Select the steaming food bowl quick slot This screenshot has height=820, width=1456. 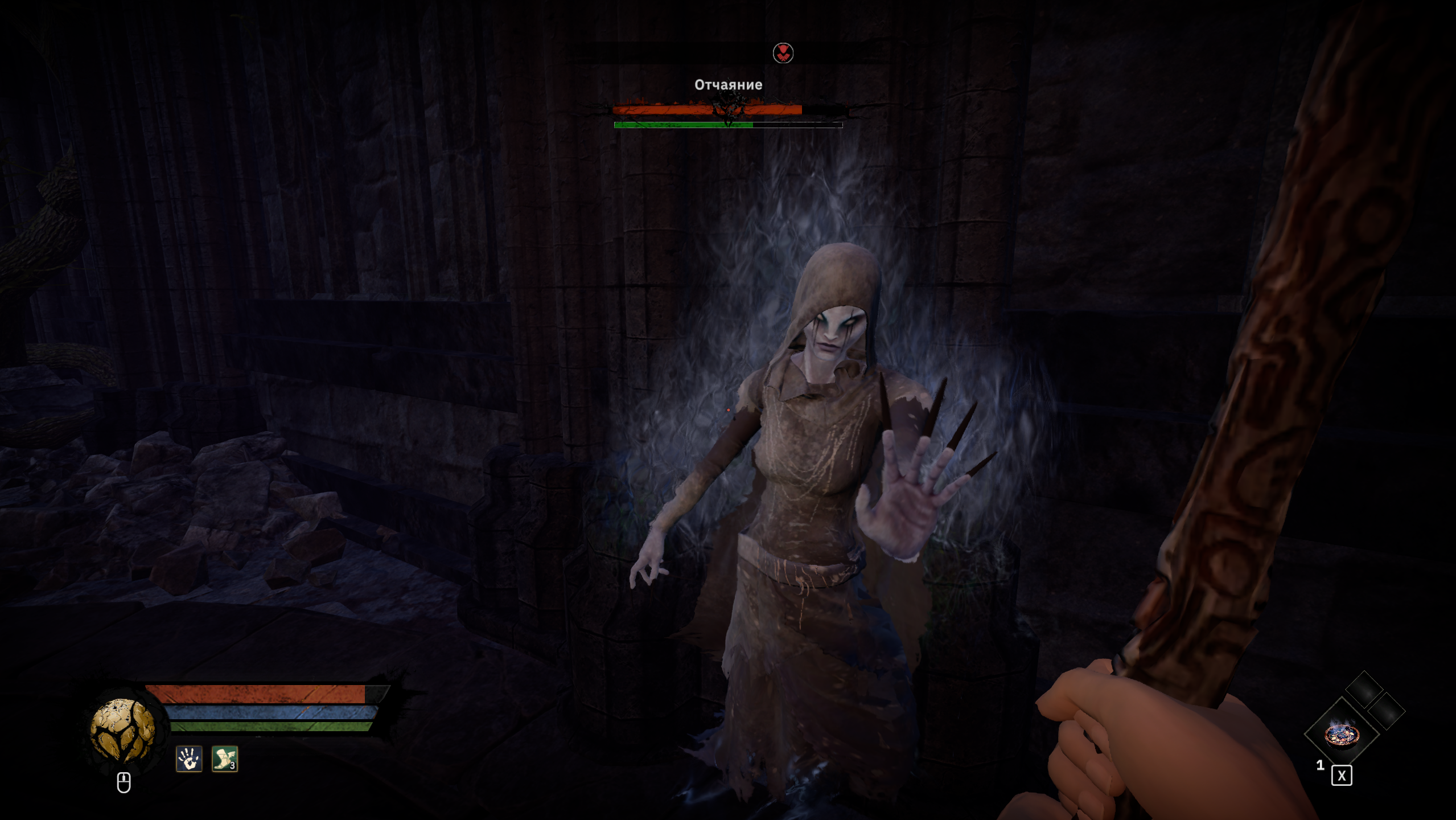[1341, 734]
